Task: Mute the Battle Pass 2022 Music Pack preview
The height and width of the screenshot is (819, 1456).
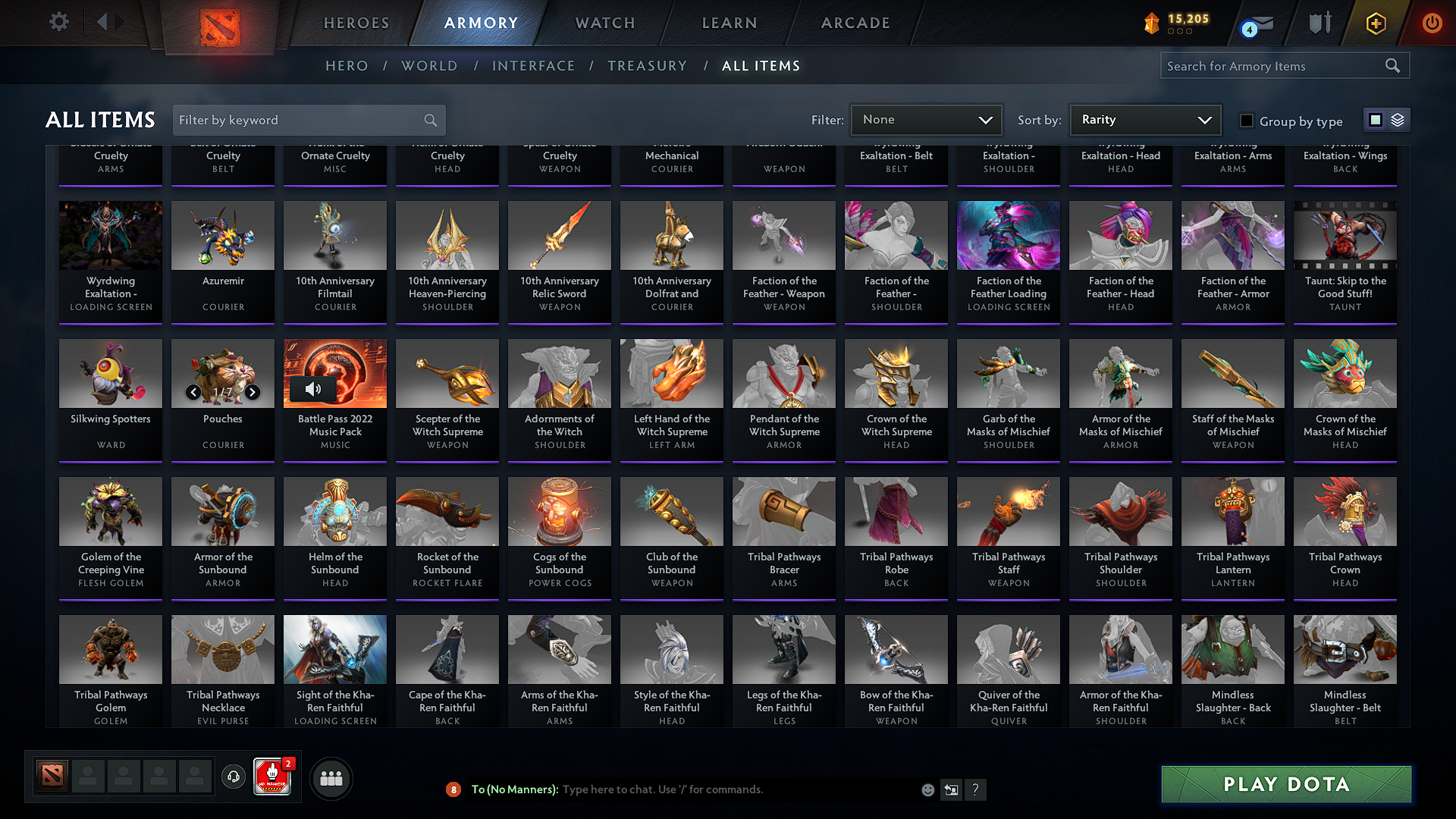Action: pos(313,389)
